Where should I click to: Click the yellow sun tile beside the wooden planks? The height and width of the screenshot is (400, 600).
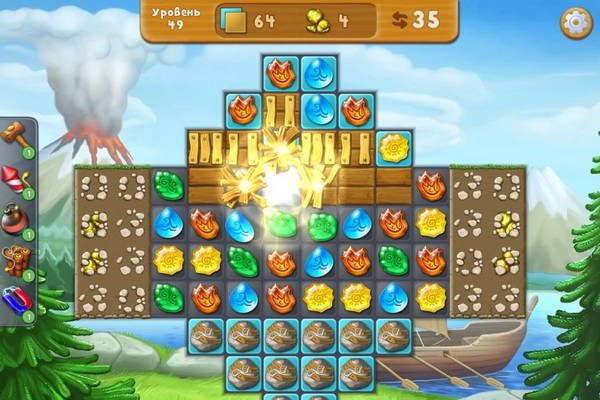(393, 148)
